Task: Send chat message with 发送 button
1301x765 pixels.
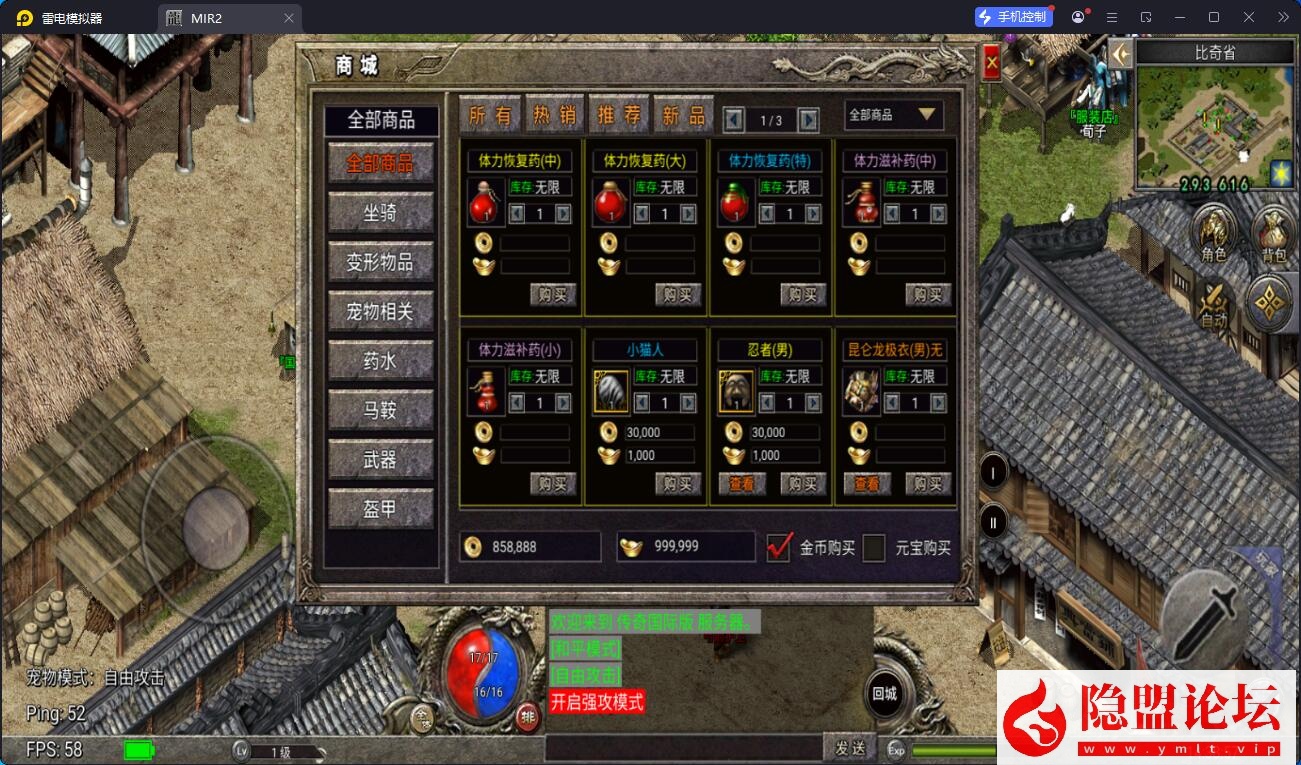Action: pos(849,747)
